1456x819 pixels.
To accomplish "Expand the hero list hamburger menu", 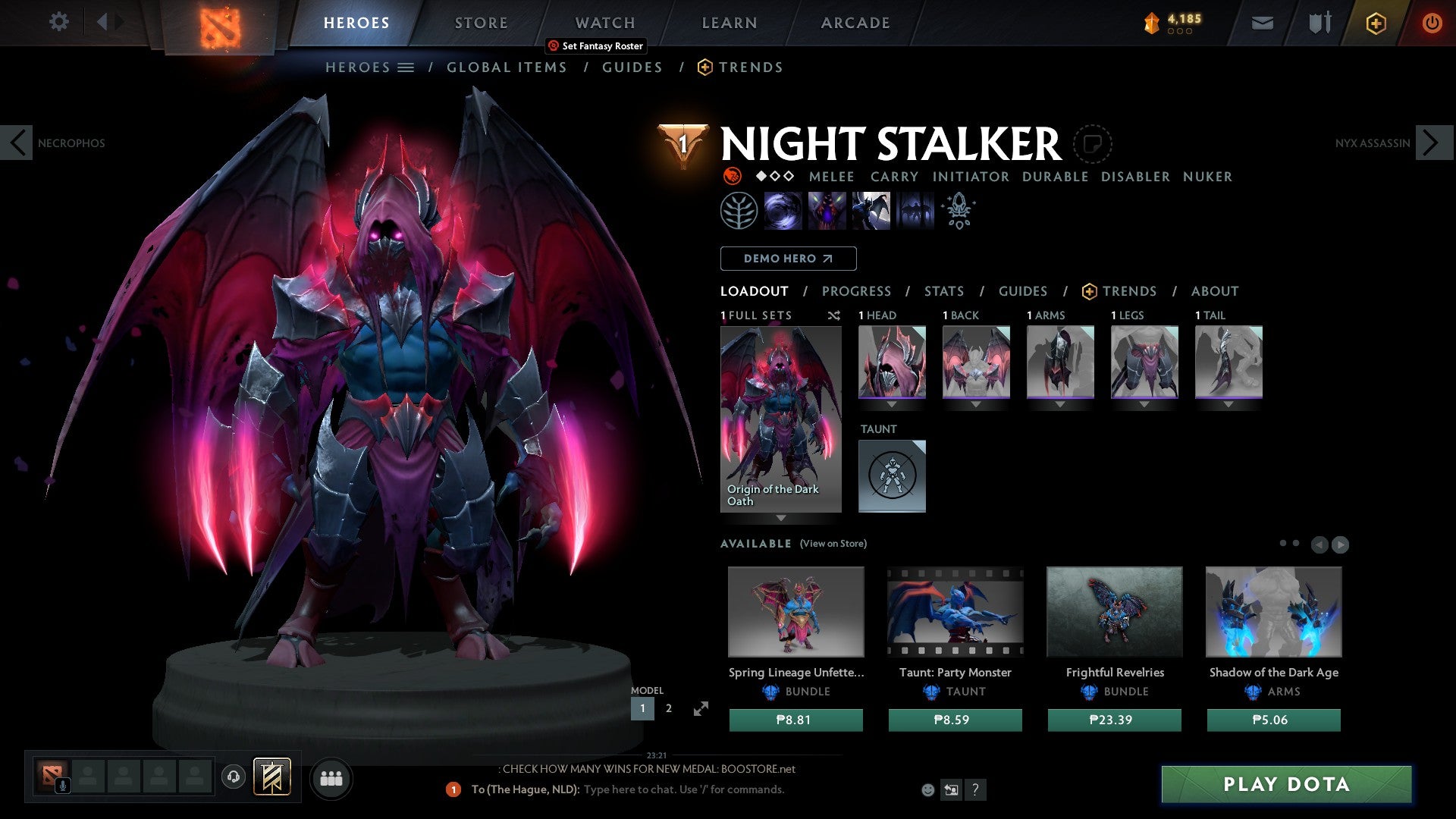I will 407,67.
